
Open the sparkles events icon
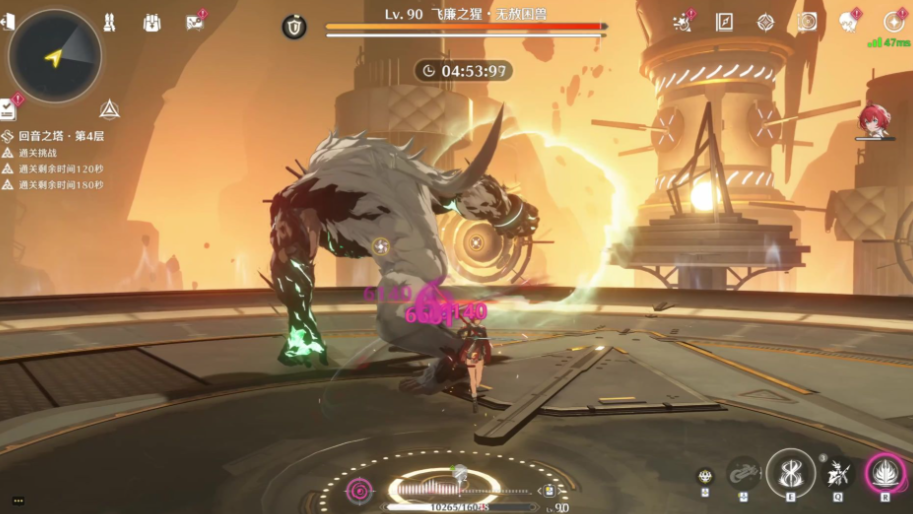684,21
